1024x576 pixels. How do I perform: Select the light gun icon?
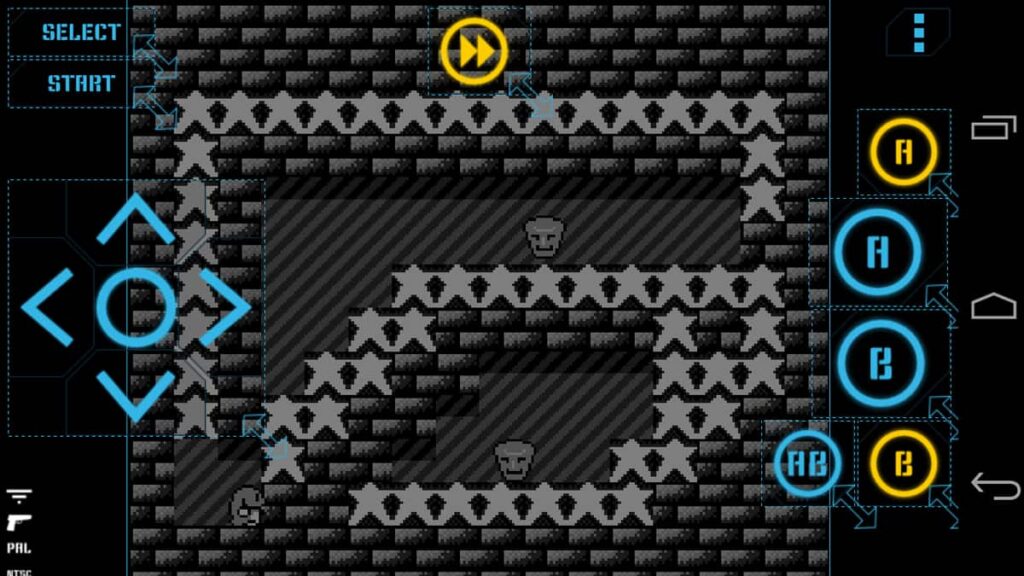[18, 524]
